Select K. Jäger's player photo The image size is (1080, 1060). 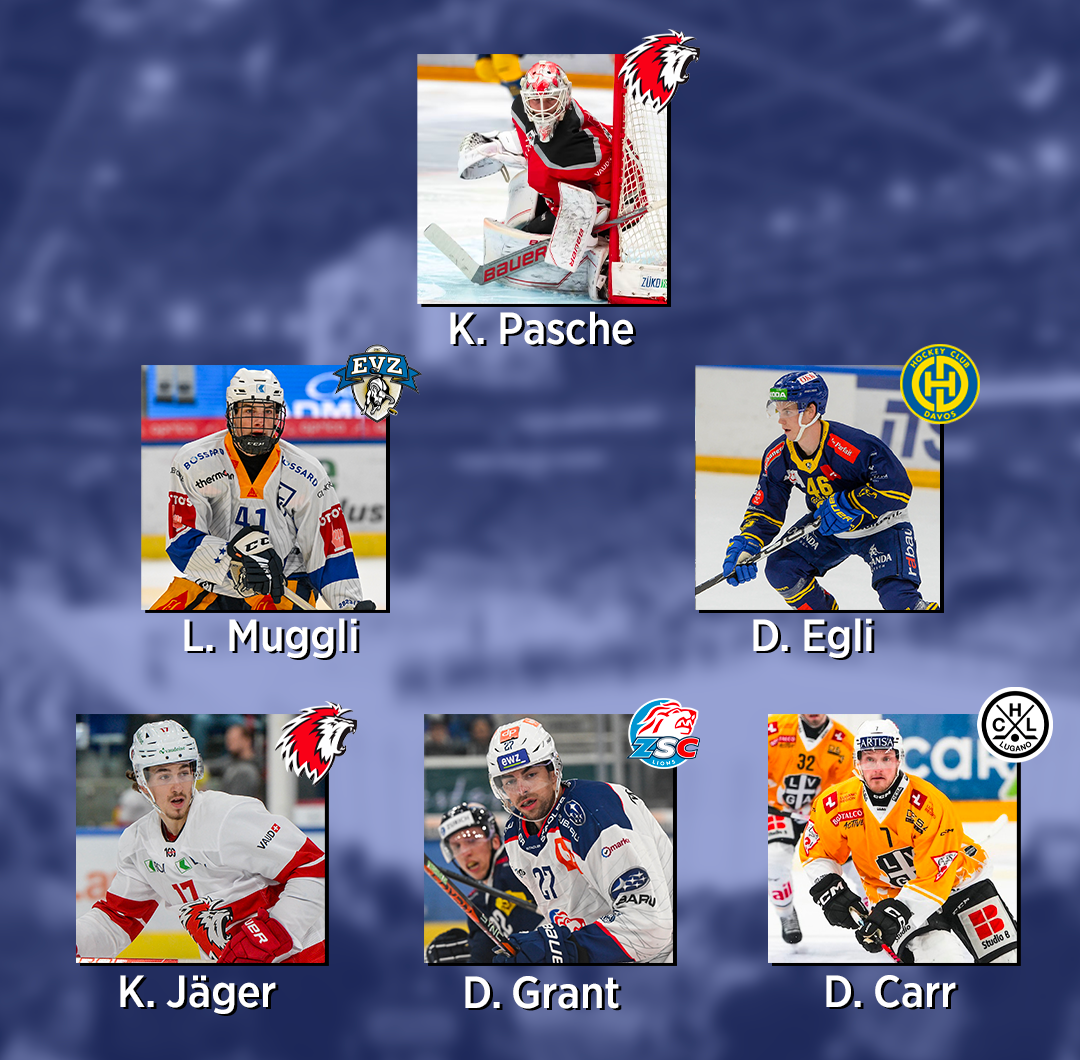(x=201, y=838)
